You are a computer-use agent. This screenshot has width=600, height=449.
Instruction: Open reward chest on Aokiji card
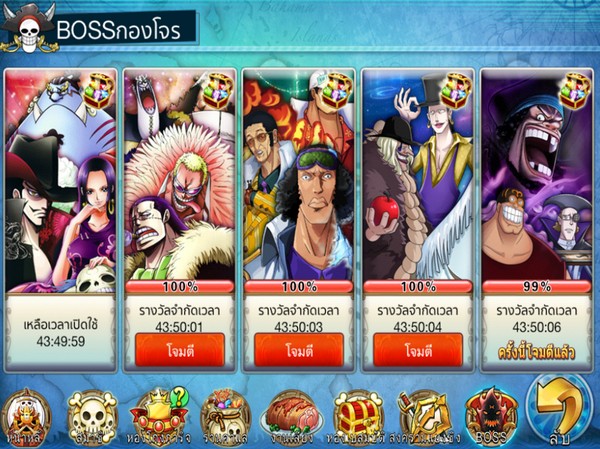[338, 89]
